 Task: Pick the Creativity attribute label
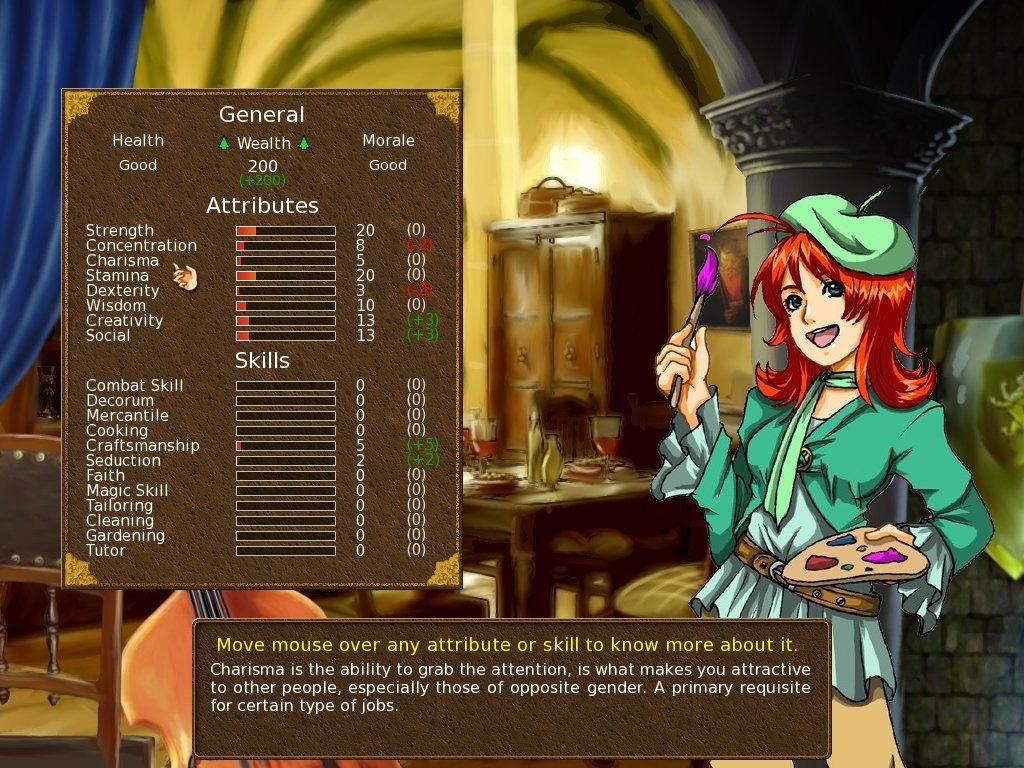[x=124, y=321]
